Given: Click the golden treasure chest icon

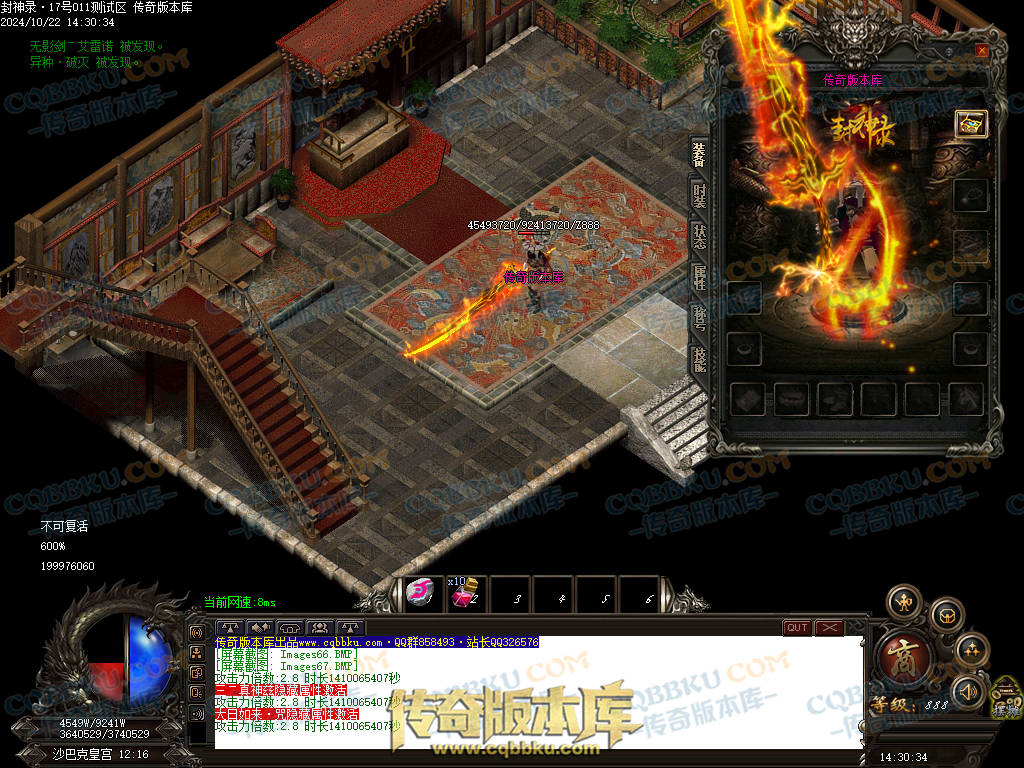Looking at the screenshot, I should click(x=970, y=123).
